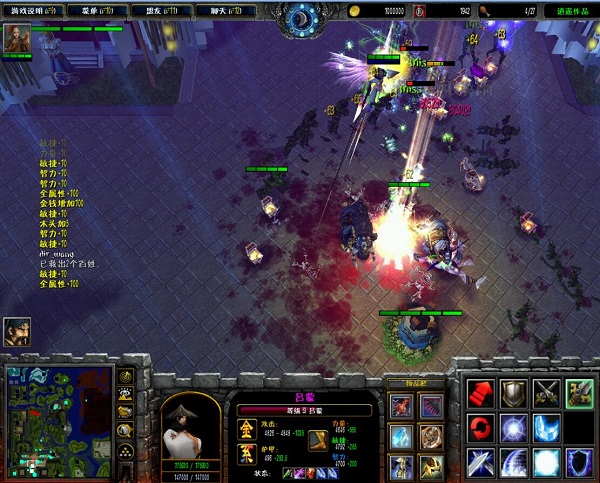This screenshot has width=600, height=483.
Task: Toggle minimap terrain display button
Action: [x=126, y=394]
